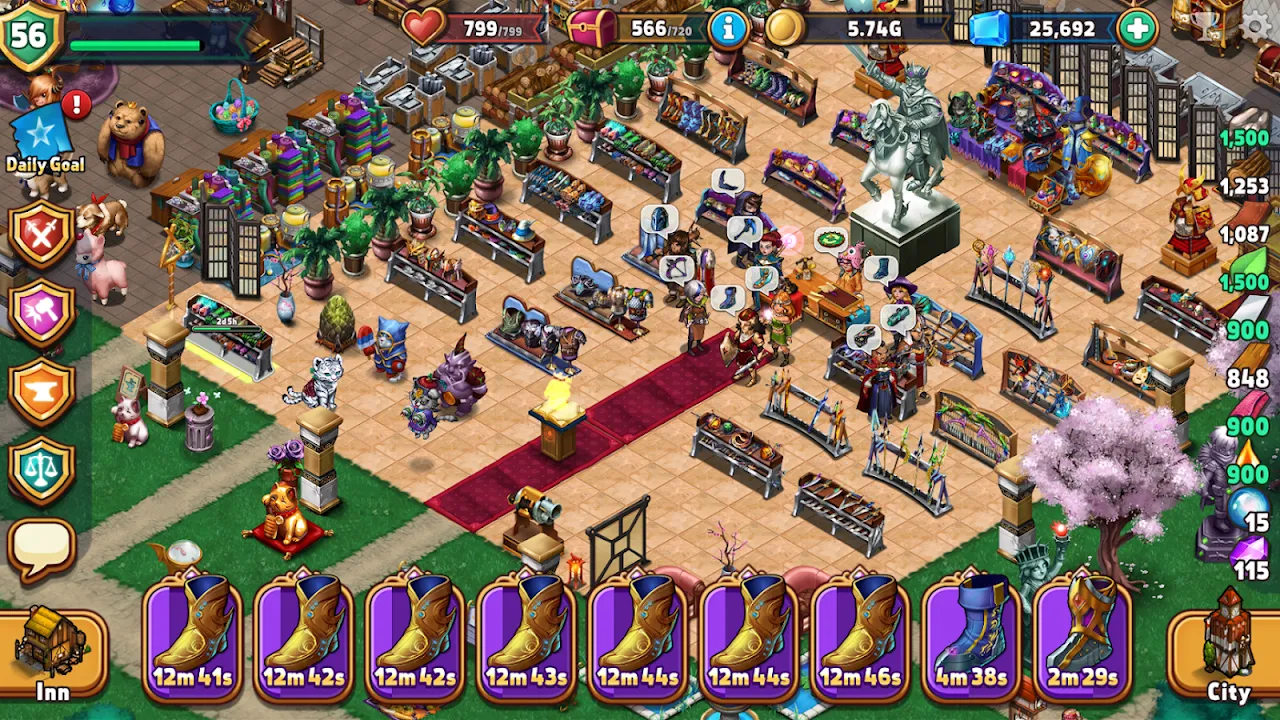Add gems with the green plus button
This screenshot has height=720, width=1280.
tap(1137, 29)
